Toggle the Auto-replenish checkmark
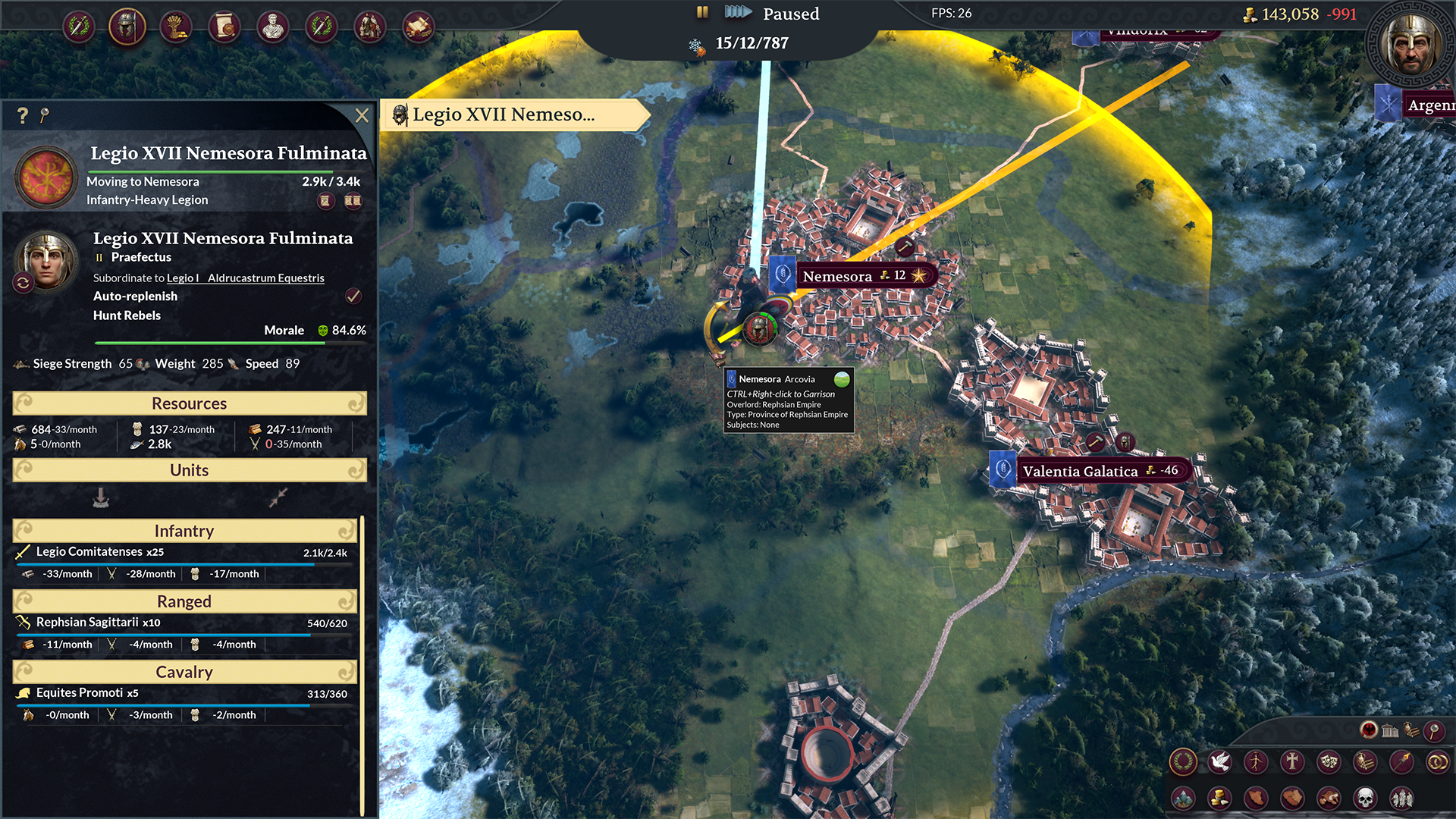 [353, 296]
